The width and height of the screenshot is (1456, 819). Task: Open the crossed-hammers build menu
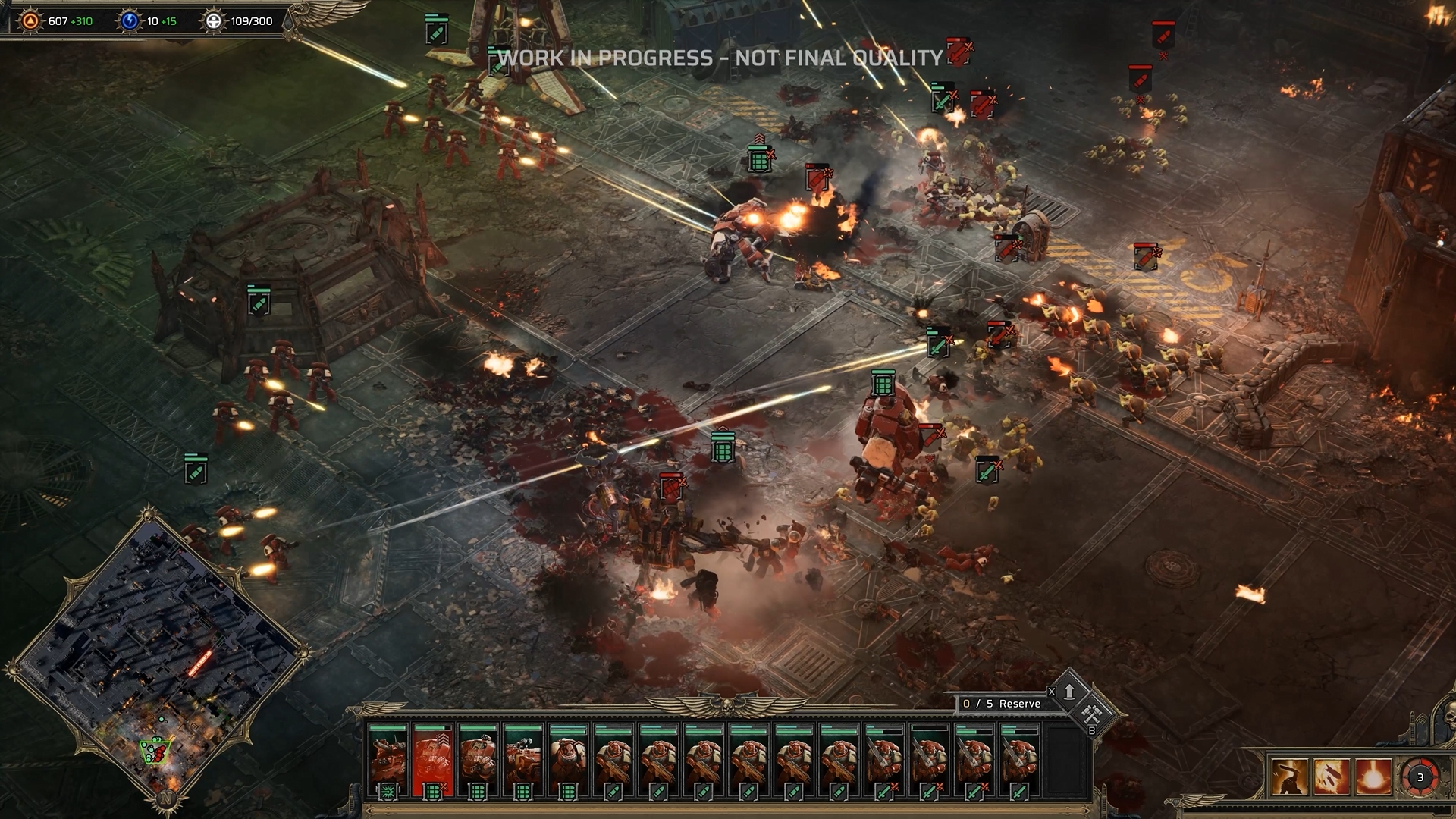tap(1092, 713)
